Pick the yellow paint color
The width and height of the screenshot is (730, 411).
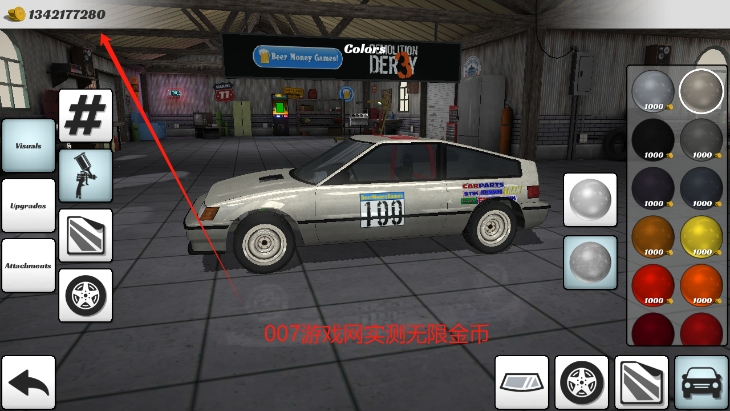(x=702, y=236)
